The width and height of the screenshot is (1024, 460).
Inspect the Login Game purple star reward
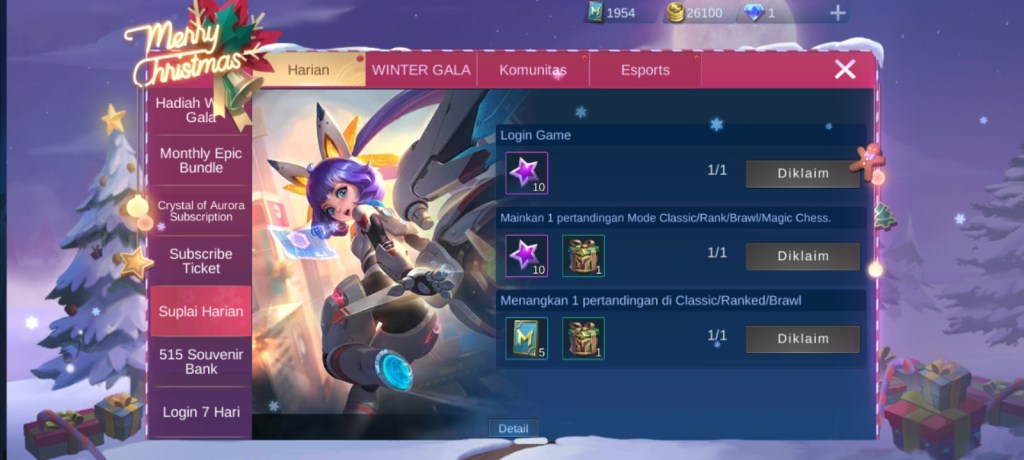pos(526,173)
